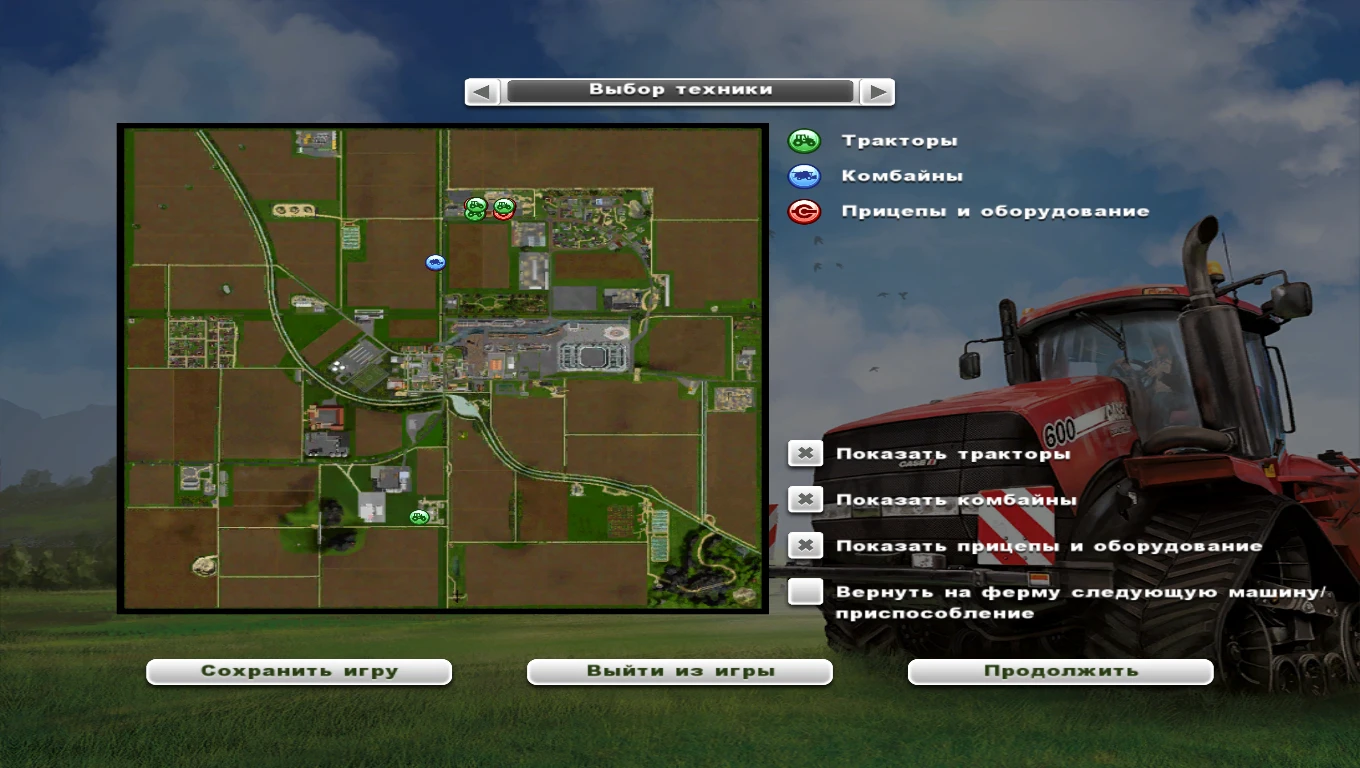Click the red legend icon for Прицепы и оборудование
1360x768 pixels.
(804, 212)
